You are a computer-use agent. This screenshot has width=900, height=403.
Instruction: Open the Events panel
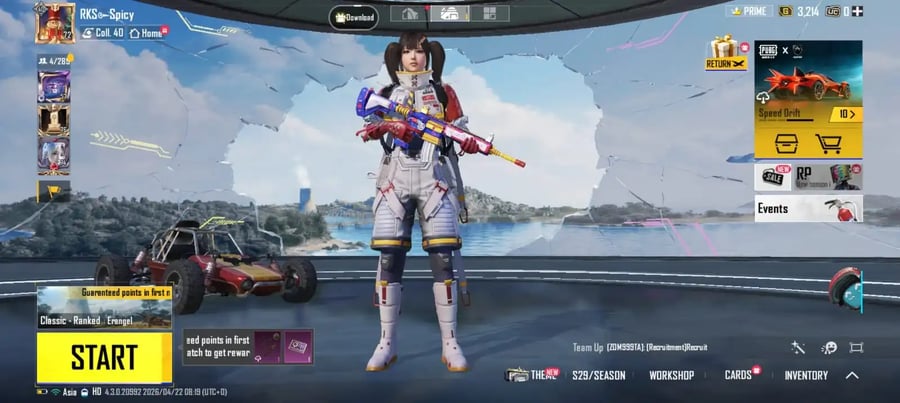point(807,208)
